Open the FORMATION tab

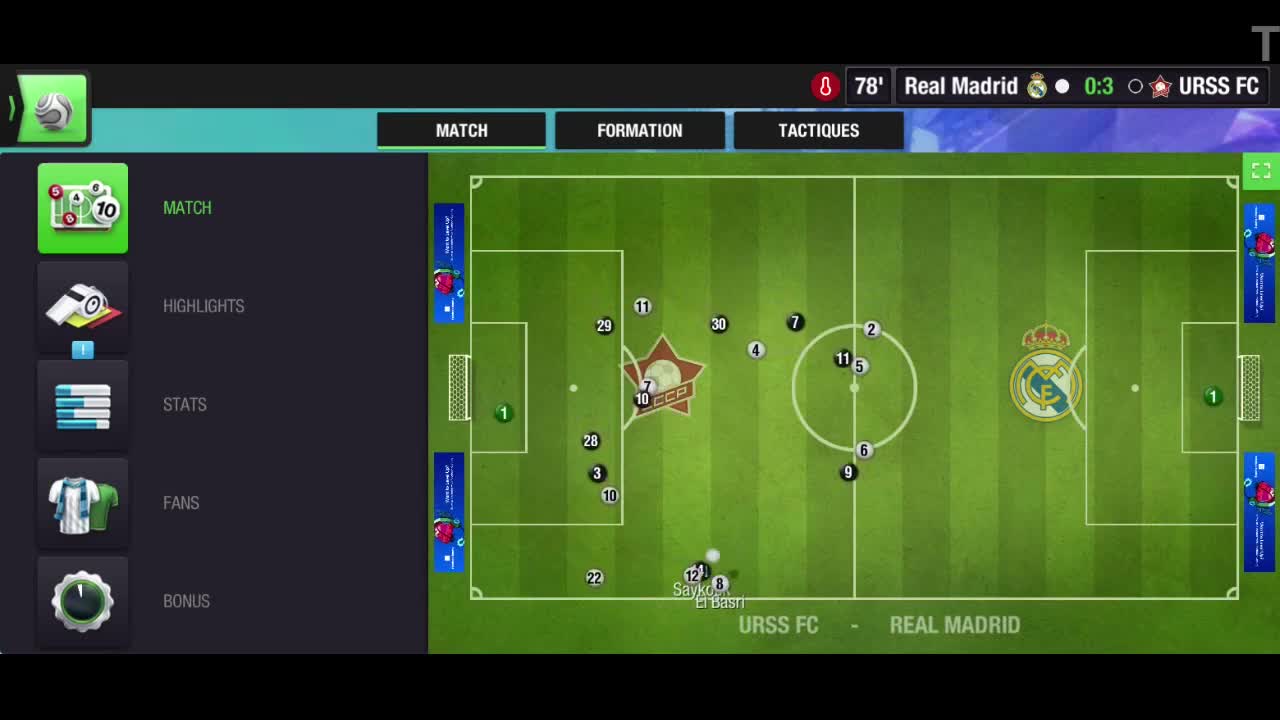(639, 130)
